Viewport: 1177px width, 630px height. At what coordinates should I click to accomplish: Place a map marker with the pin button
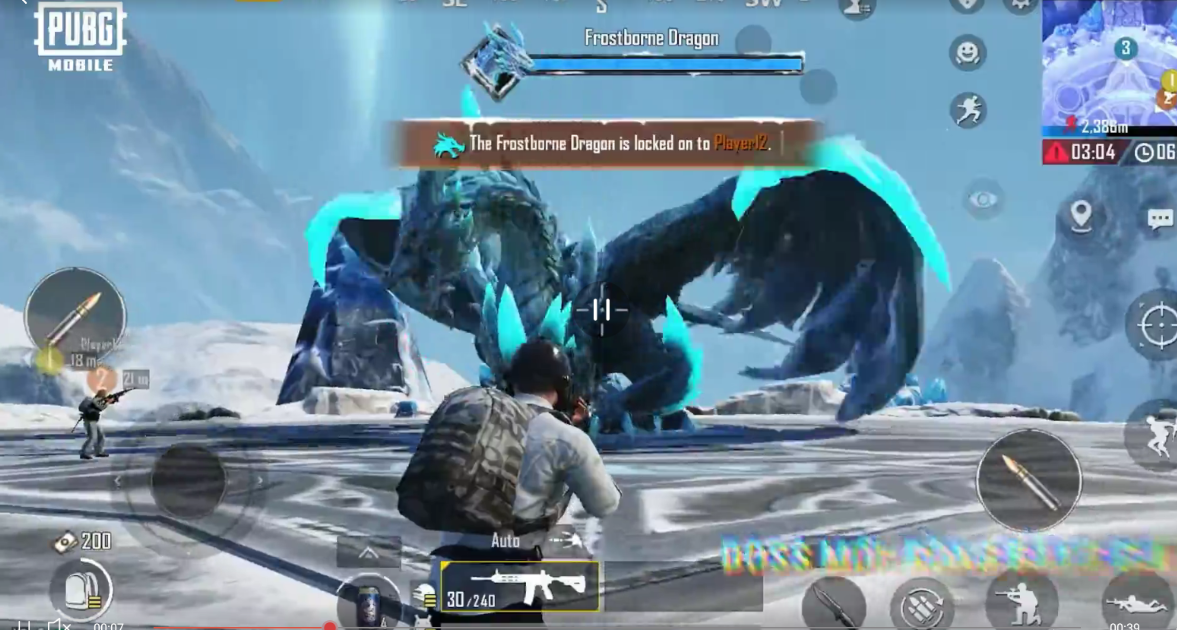pos(1081,216)
